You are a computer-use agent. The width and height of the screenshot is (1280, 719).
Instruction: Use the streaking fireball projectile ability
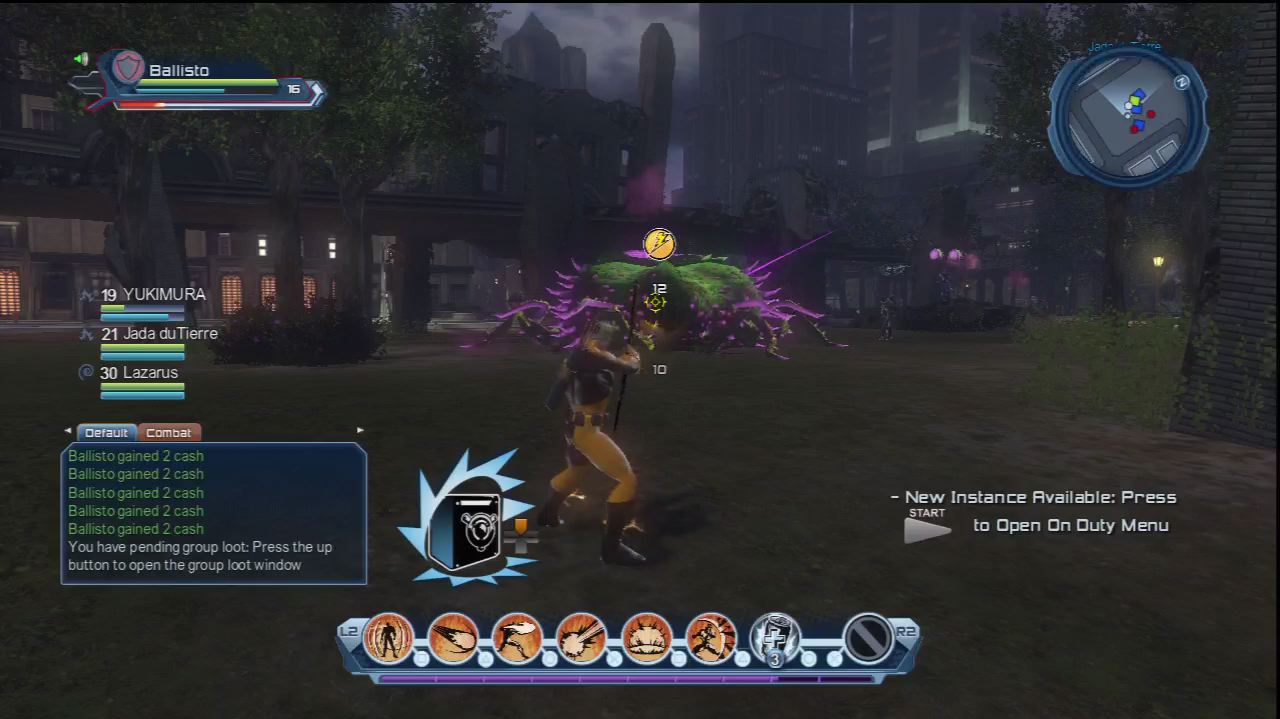point(453,637)
